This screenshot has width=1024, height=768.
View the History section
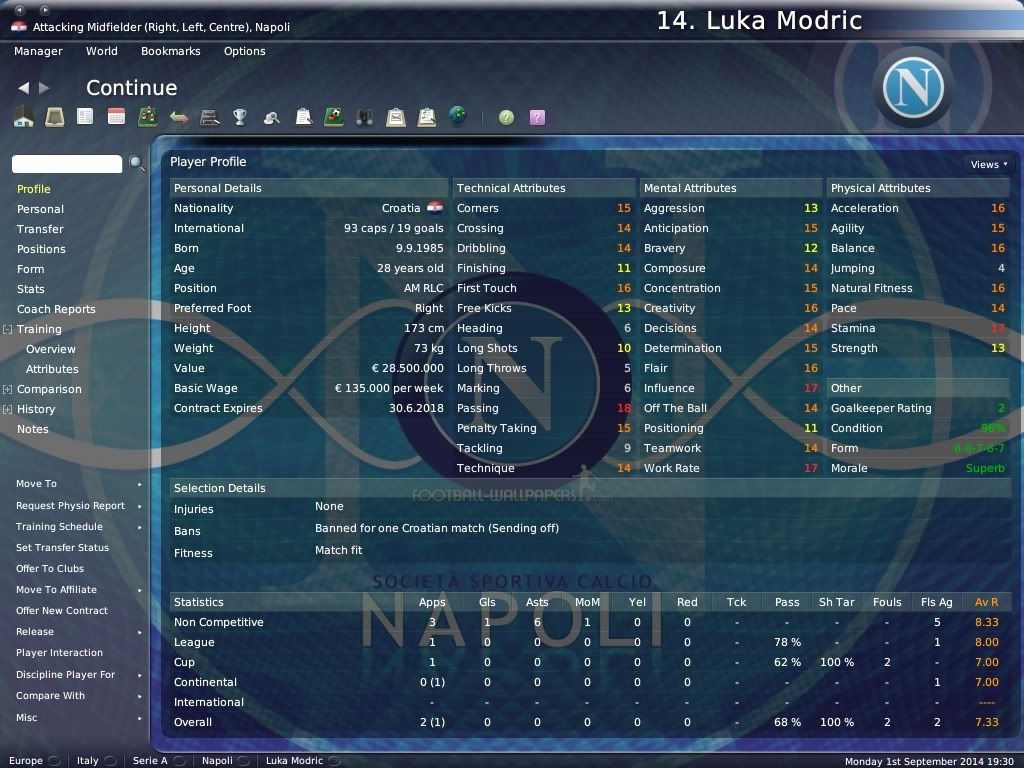click(x=36, y=409)
